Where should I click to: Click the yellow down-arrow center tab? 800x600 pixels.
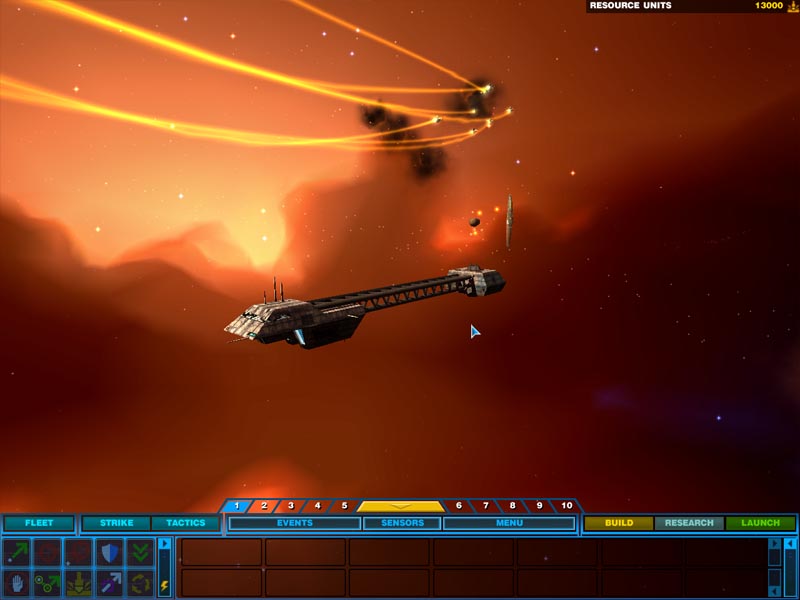(x=400, y=506)
